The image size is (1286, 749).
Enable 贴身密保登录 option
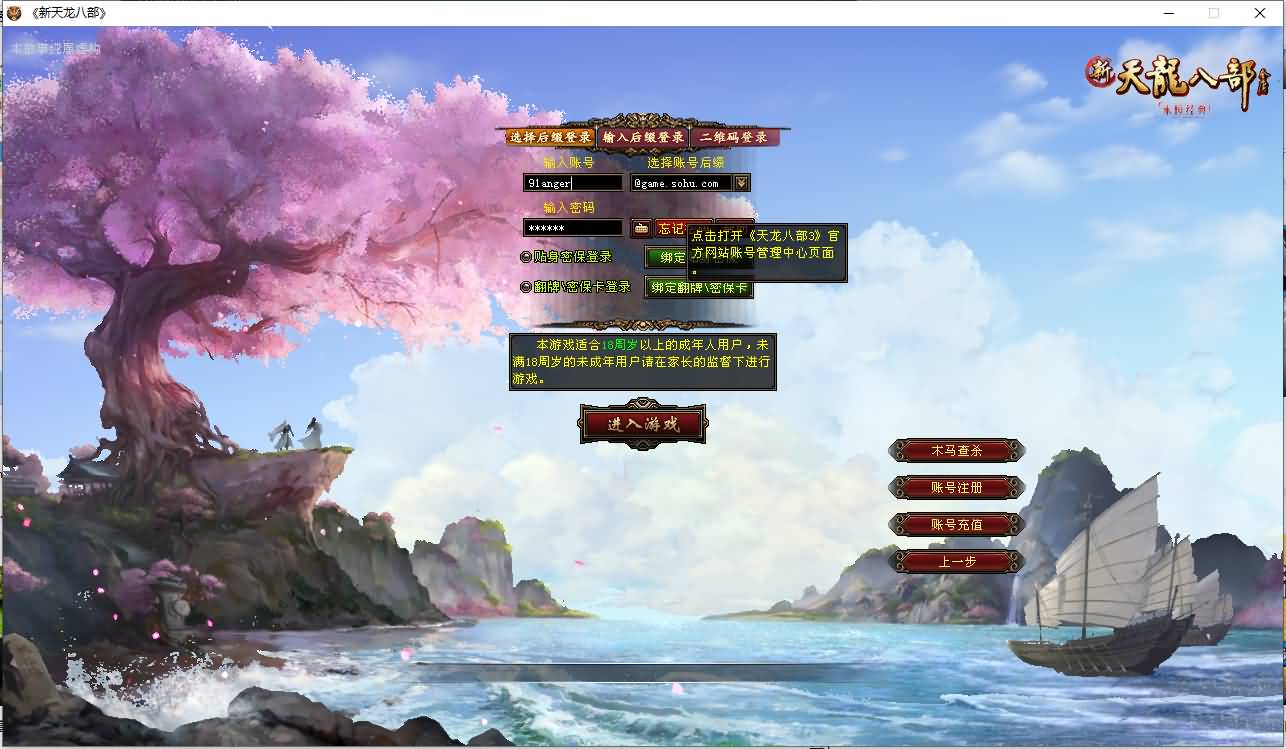click(527, 257)
